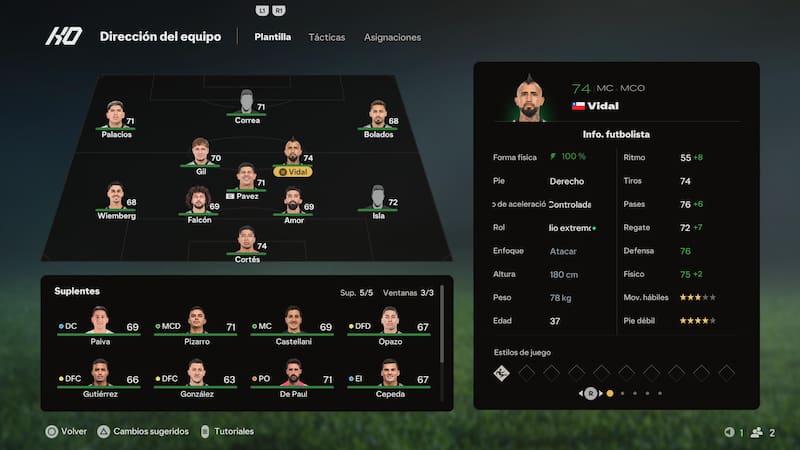This screenshot has width=800, height=450.
Task: Switch to the Tácticas tab
Action: [x=327, y=37]
